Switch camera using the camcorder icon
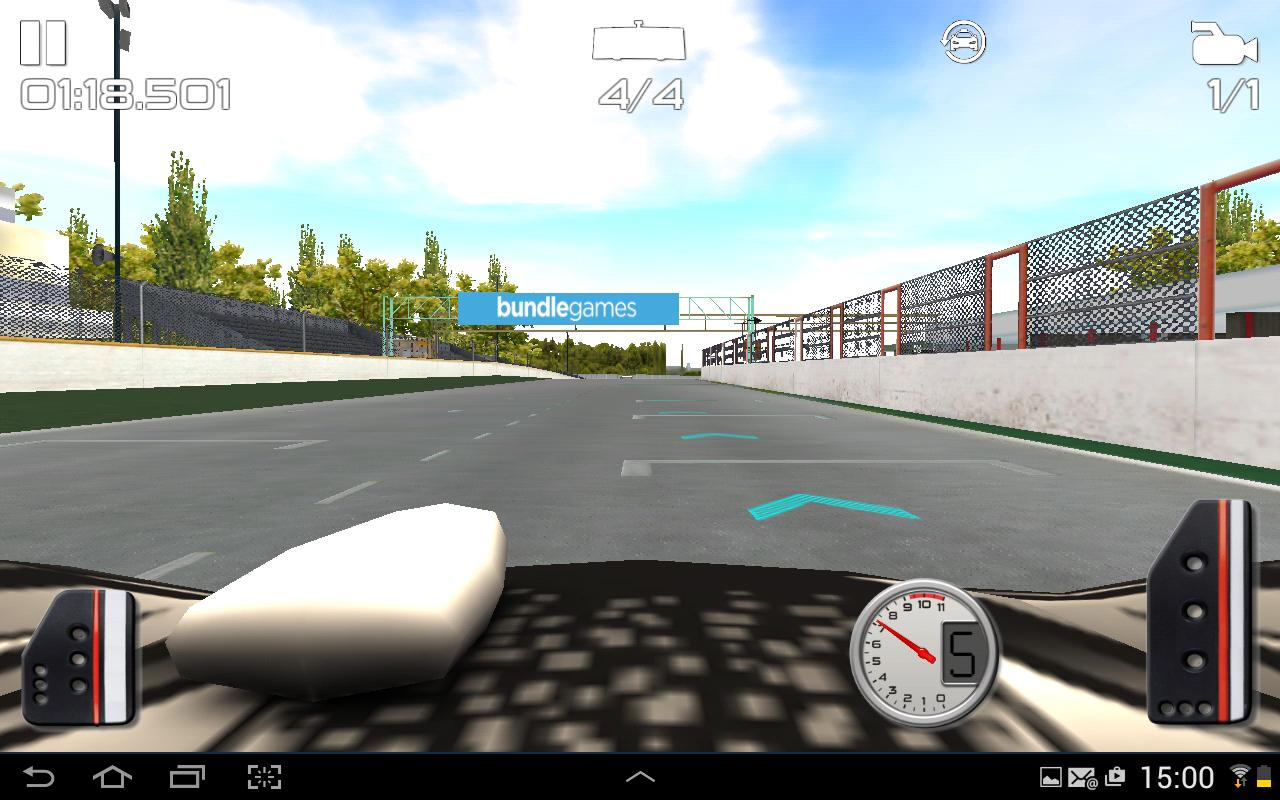This screenshot has height=800, width=1280. coord(1227,42)
